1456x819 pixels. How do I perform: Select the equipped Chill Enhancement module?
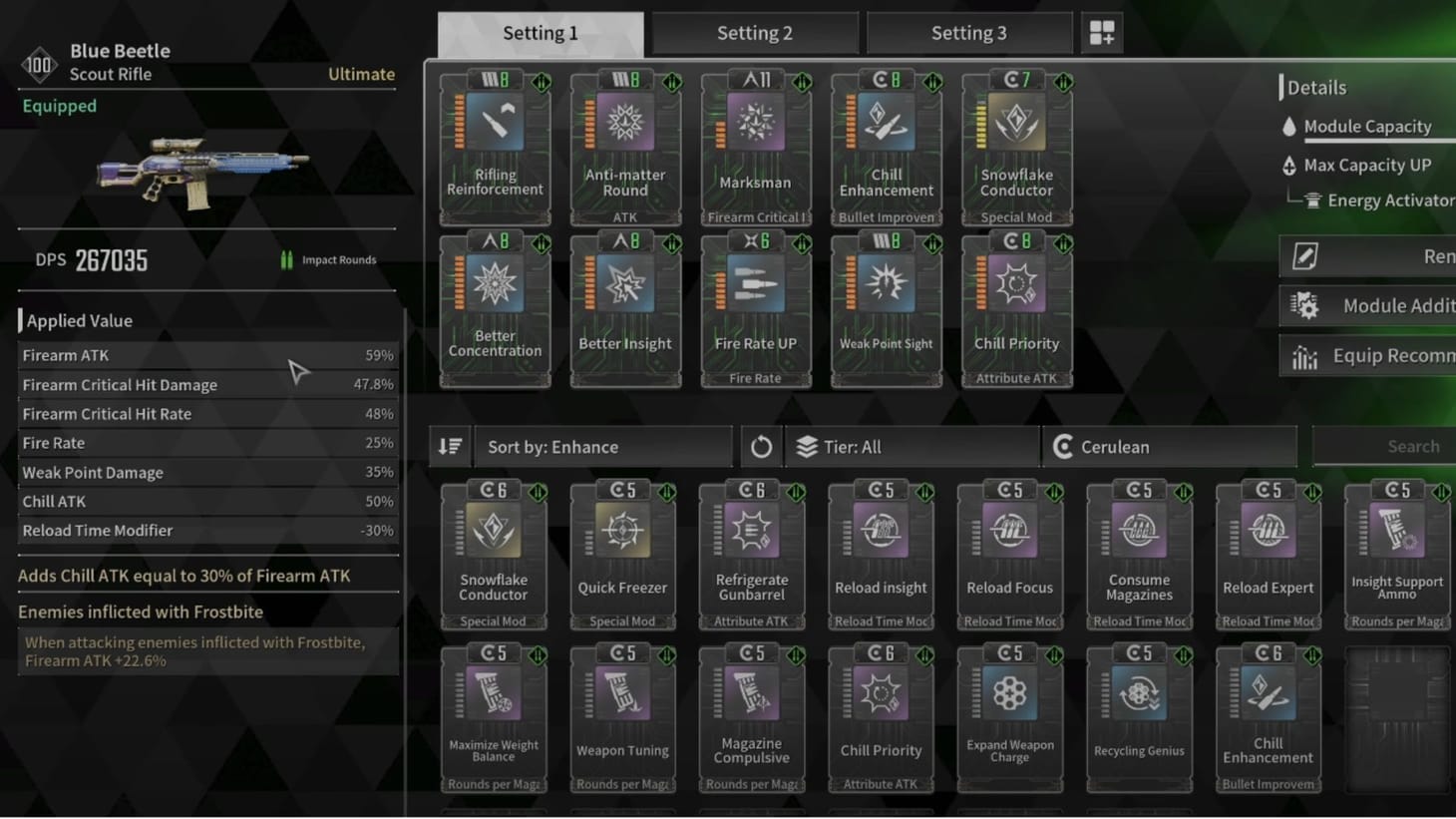point(886,148)
